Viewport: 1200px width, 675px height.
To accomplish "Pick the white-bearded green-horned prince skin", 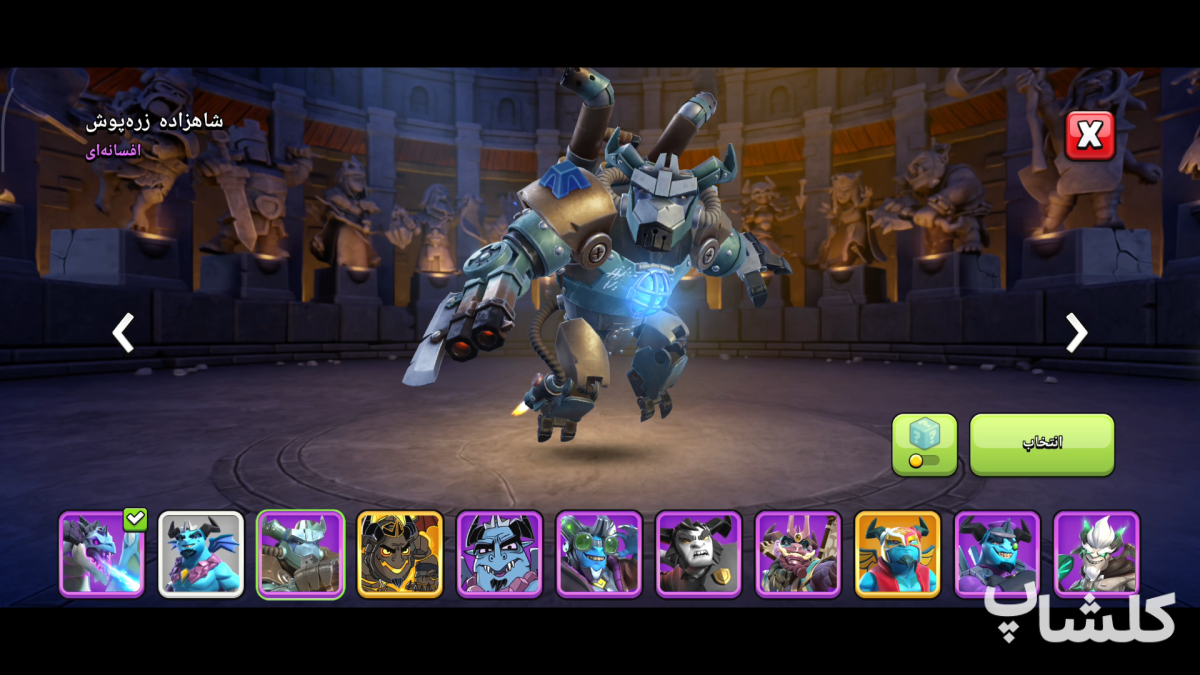I will 1096,554.
